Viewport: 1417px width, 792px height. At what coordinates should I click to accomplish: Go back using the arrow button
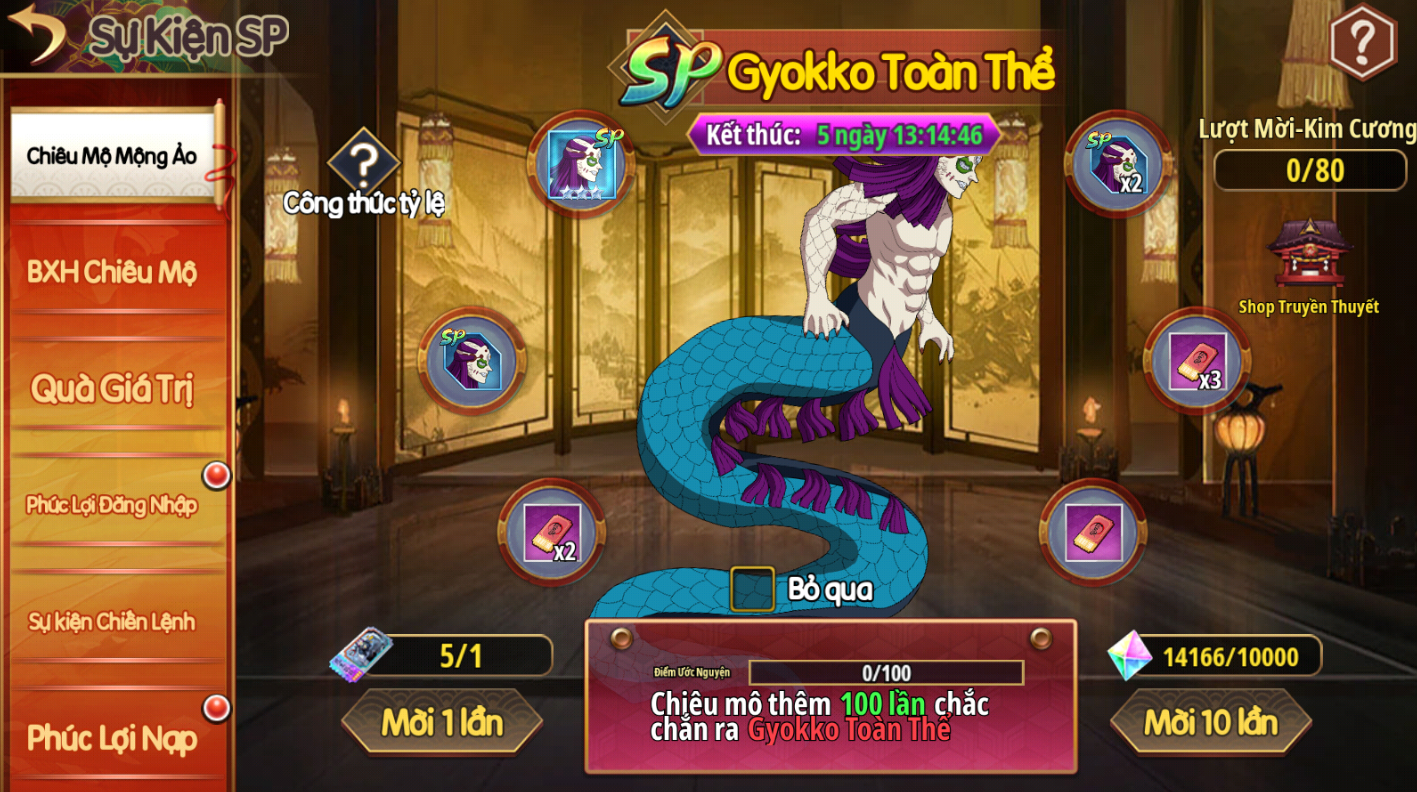click(36, 32)
